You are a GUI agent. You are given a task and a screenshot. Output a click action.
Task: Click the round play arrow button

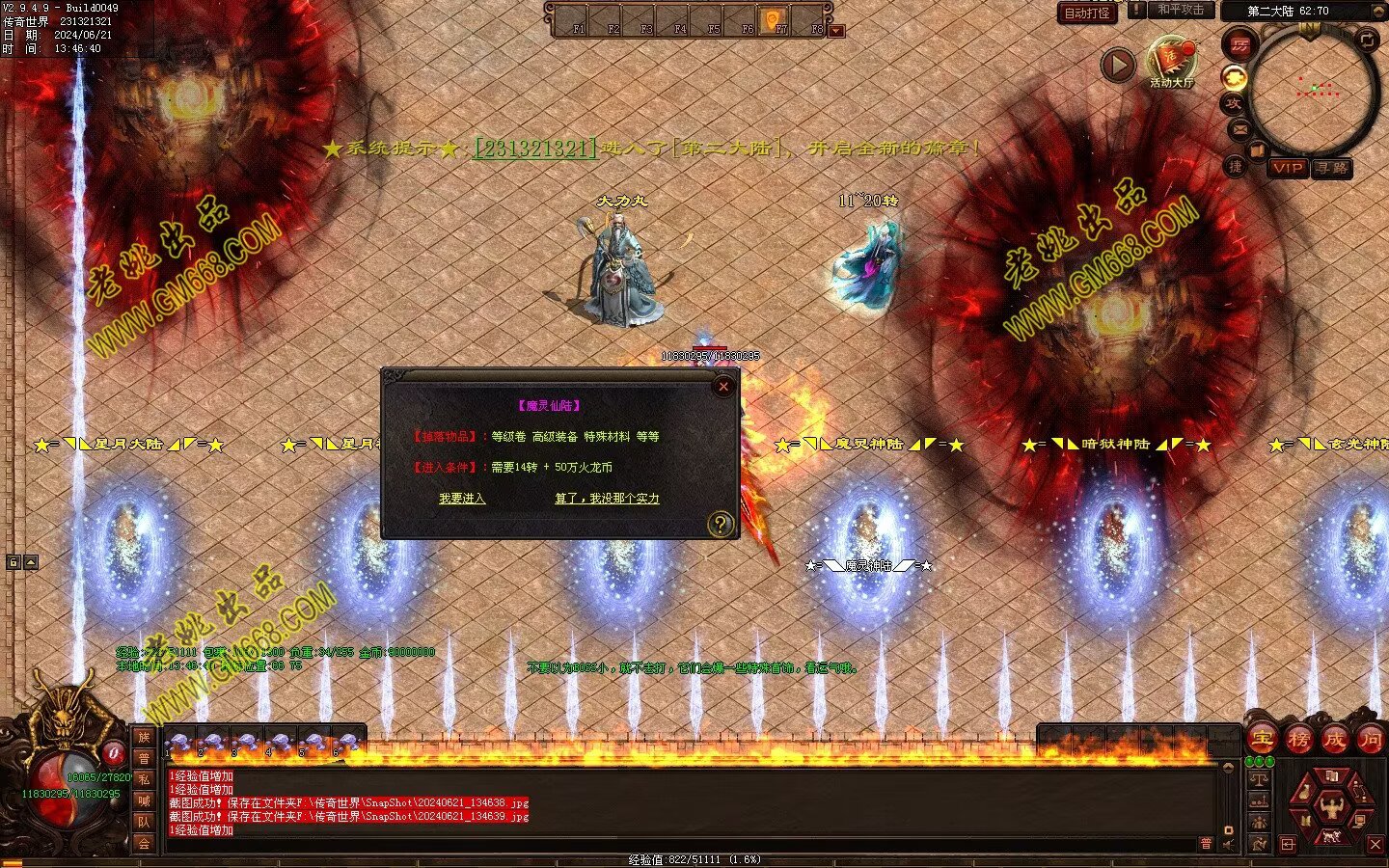point(1118,65)
